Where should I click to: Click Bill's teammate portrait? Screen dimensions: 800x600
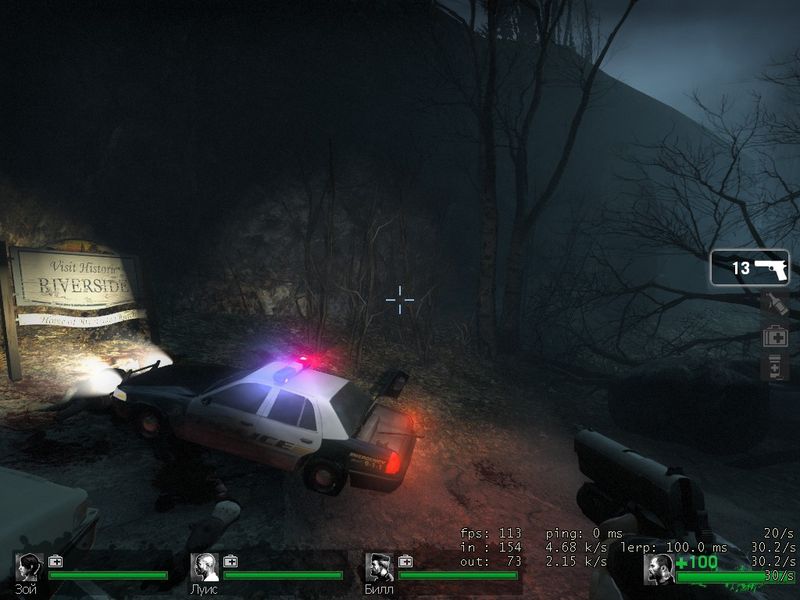click(378, 567)
